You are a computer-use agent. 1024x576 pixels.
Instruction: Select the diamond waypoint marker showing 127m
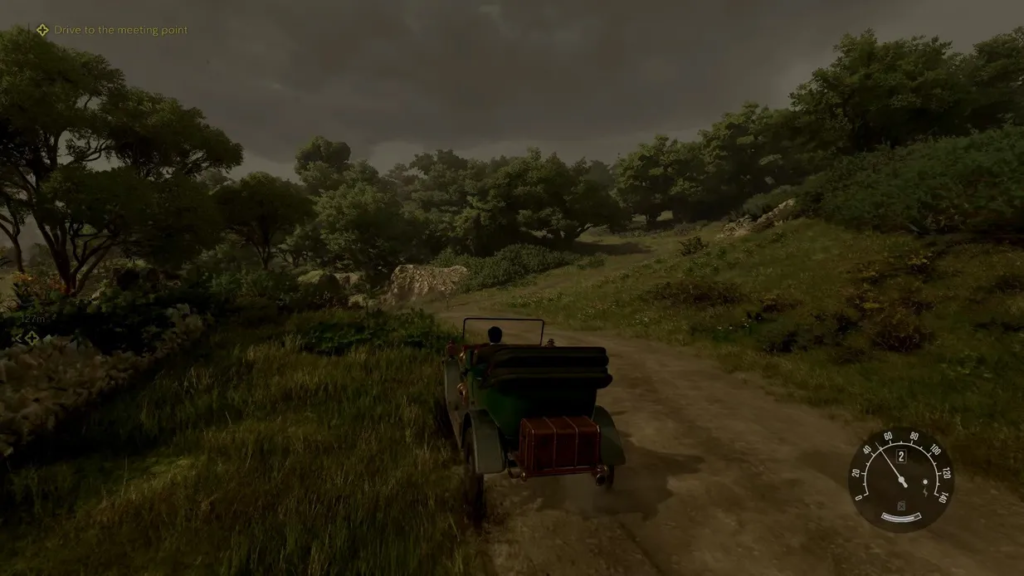pyautogui.click(x=31, y=338)
